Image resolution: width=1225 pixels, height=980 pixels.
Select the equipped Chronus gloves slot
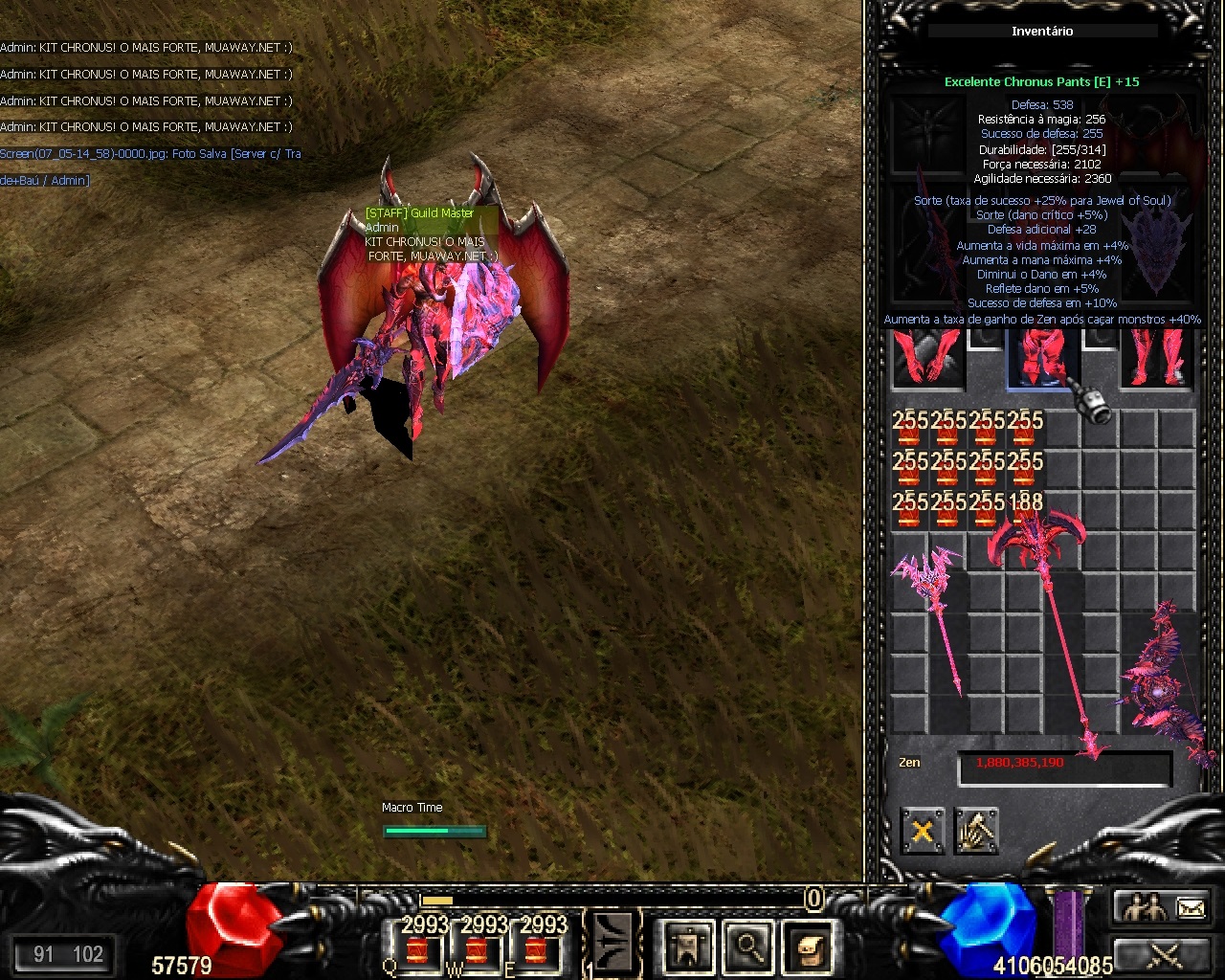(927, 359)
